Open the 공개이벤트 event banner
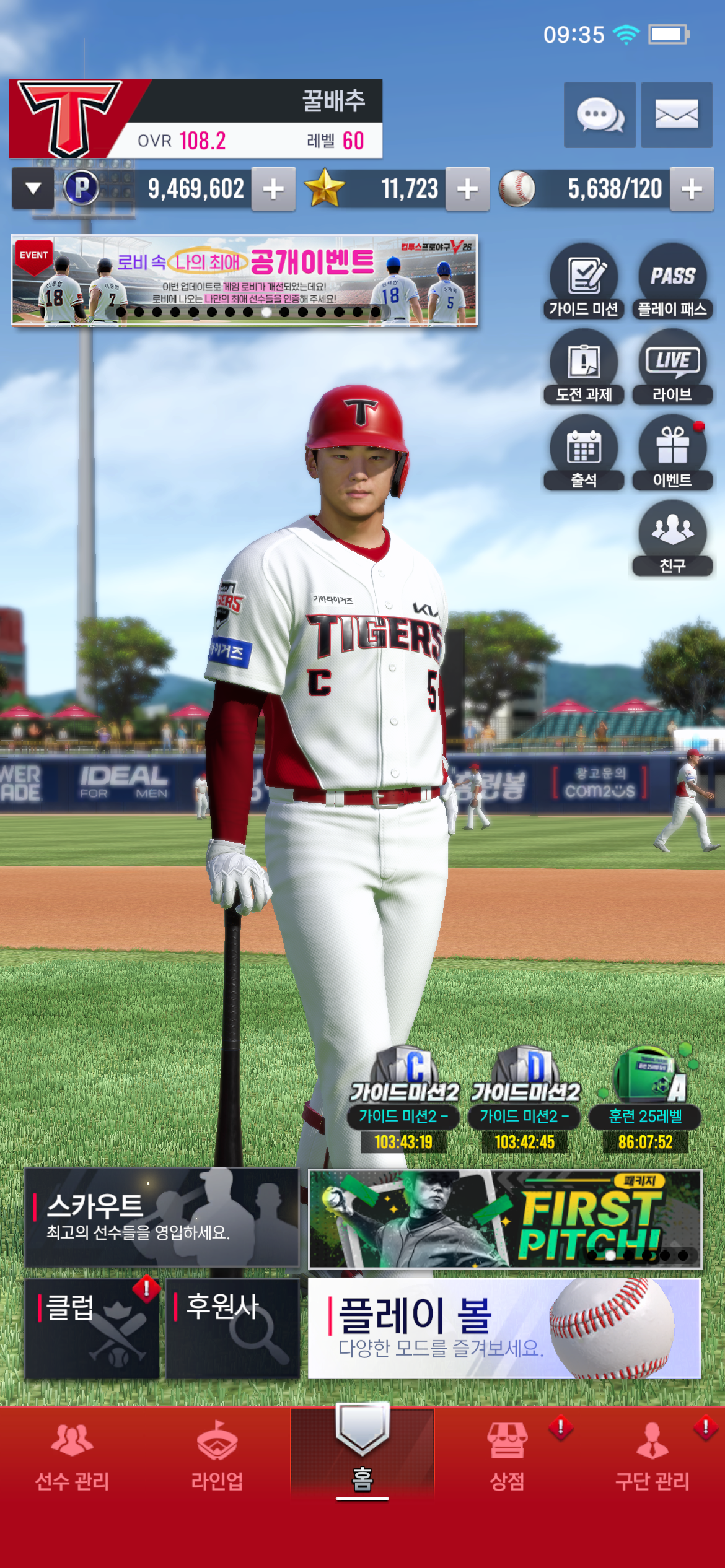The height and width of the screenshot is (1568, 725). (244, 280)
